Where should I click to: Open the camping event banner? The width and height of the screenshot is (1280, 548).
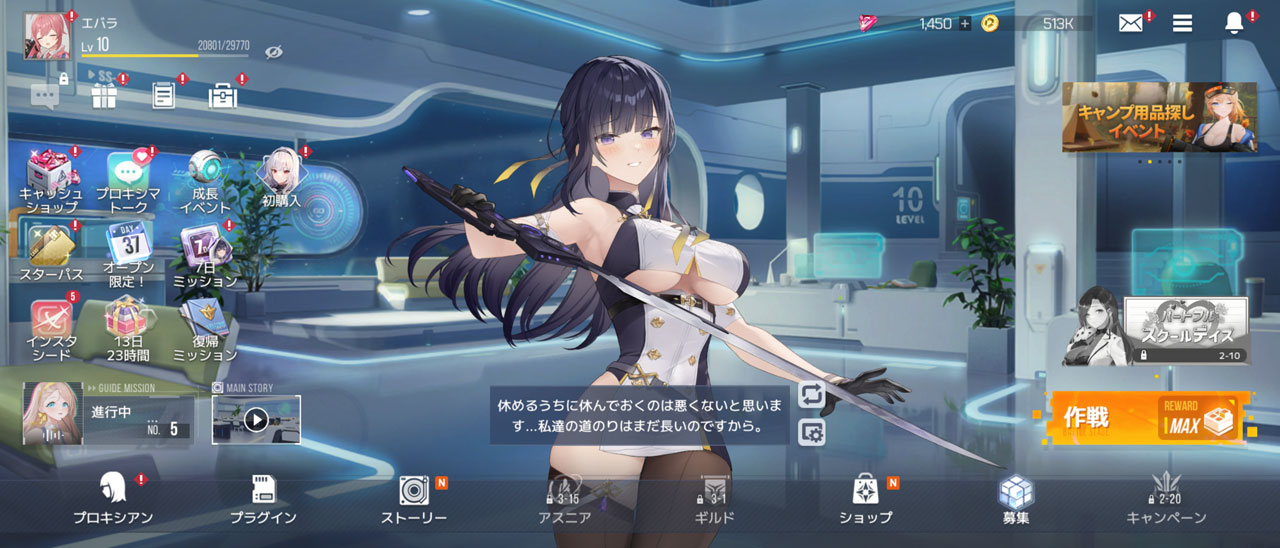click(x=1159, y=117)
